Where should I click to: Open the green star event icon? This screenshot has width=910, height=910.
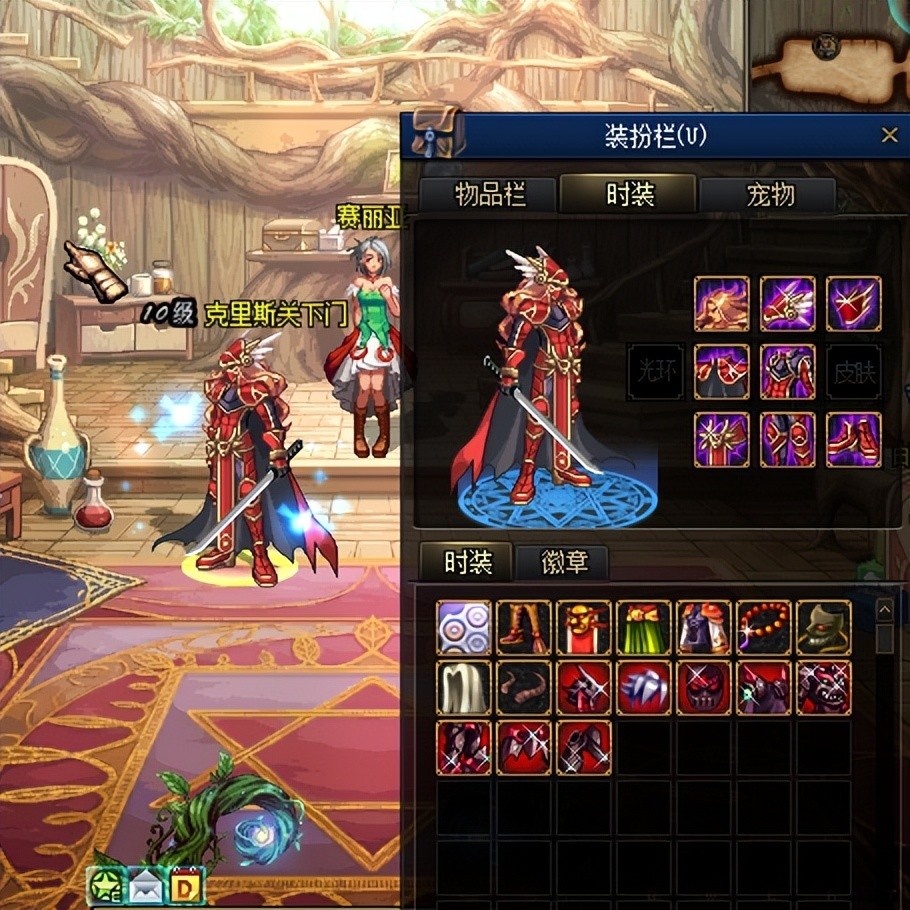(105, 887)
